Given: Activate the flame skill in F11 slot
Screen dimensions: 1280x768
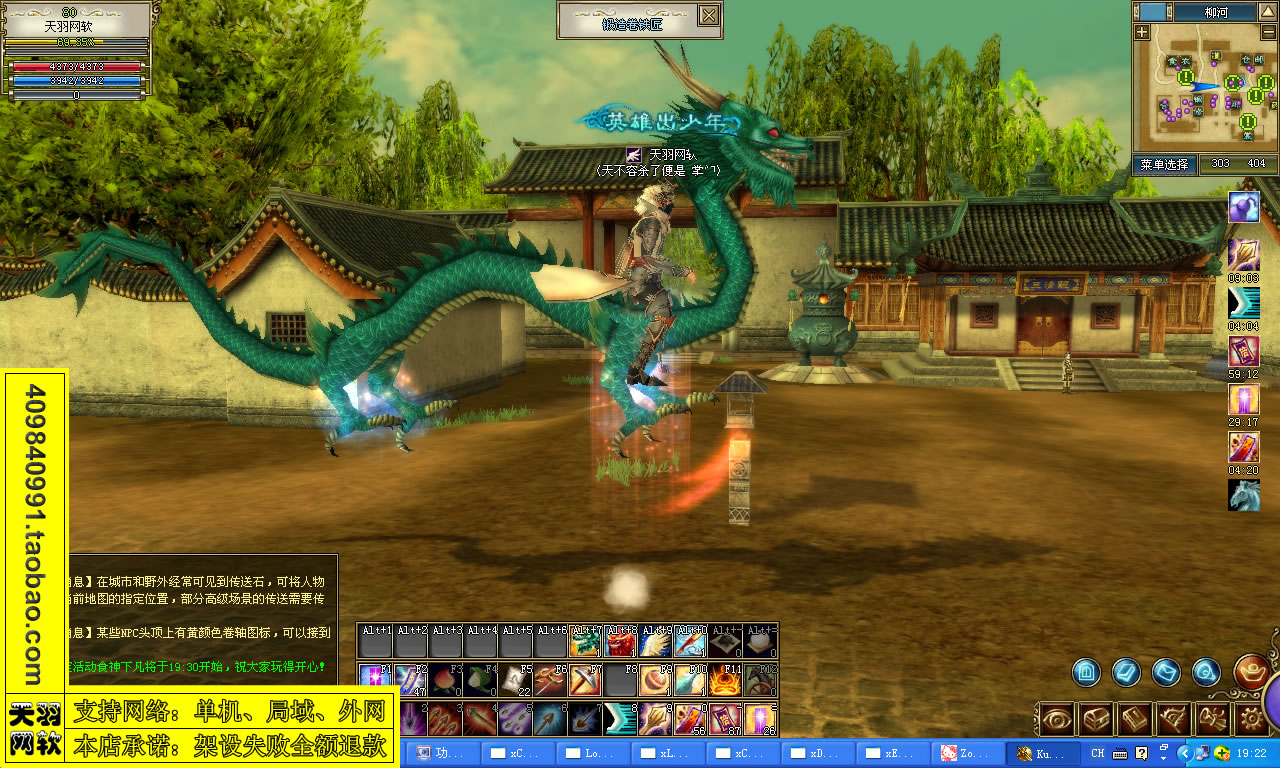Looking at the screenshot, I should (x=724, y=680).
